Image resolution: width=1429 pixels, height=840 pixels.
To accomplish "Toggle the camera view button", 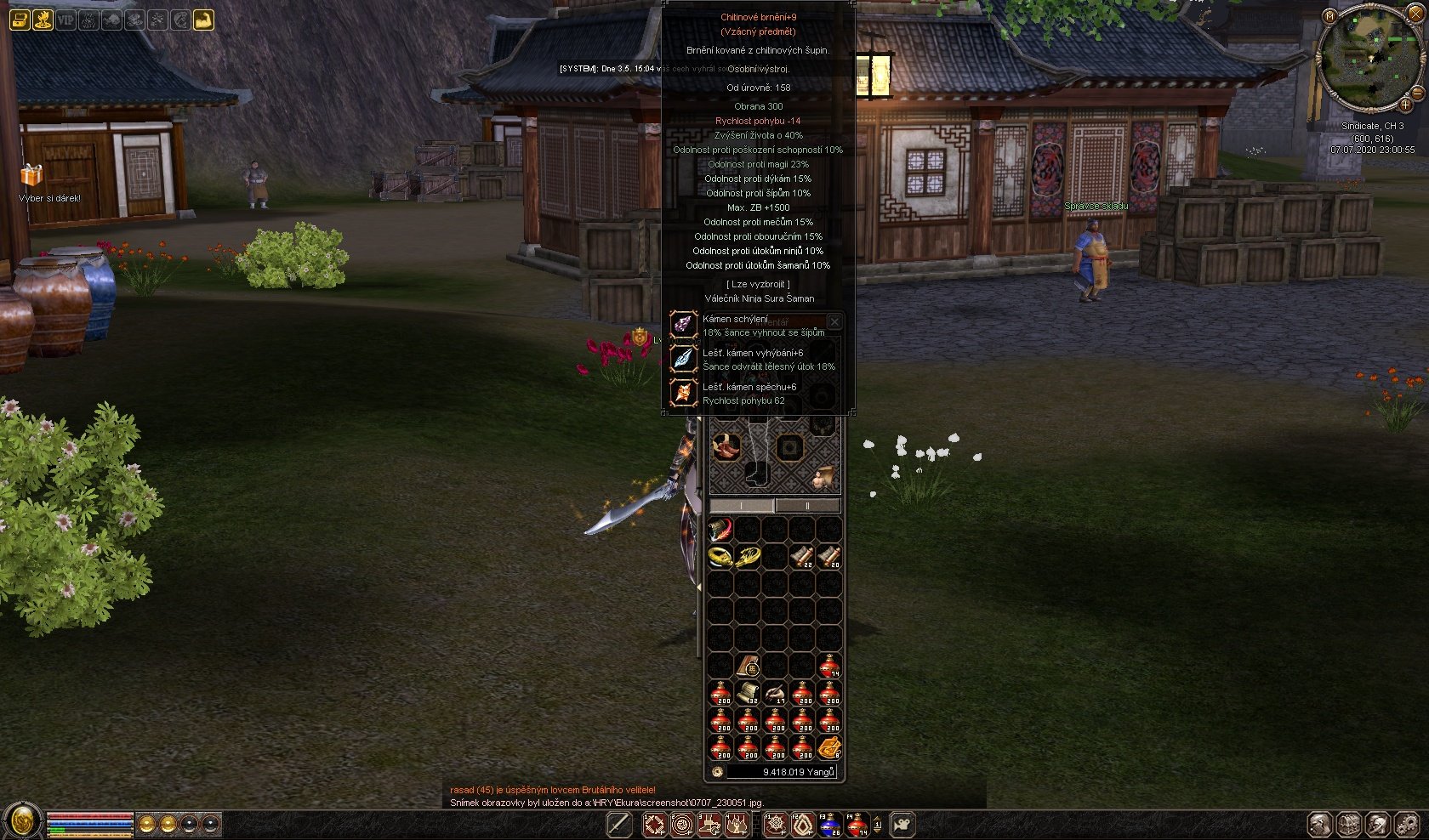I will coord(902,824).
